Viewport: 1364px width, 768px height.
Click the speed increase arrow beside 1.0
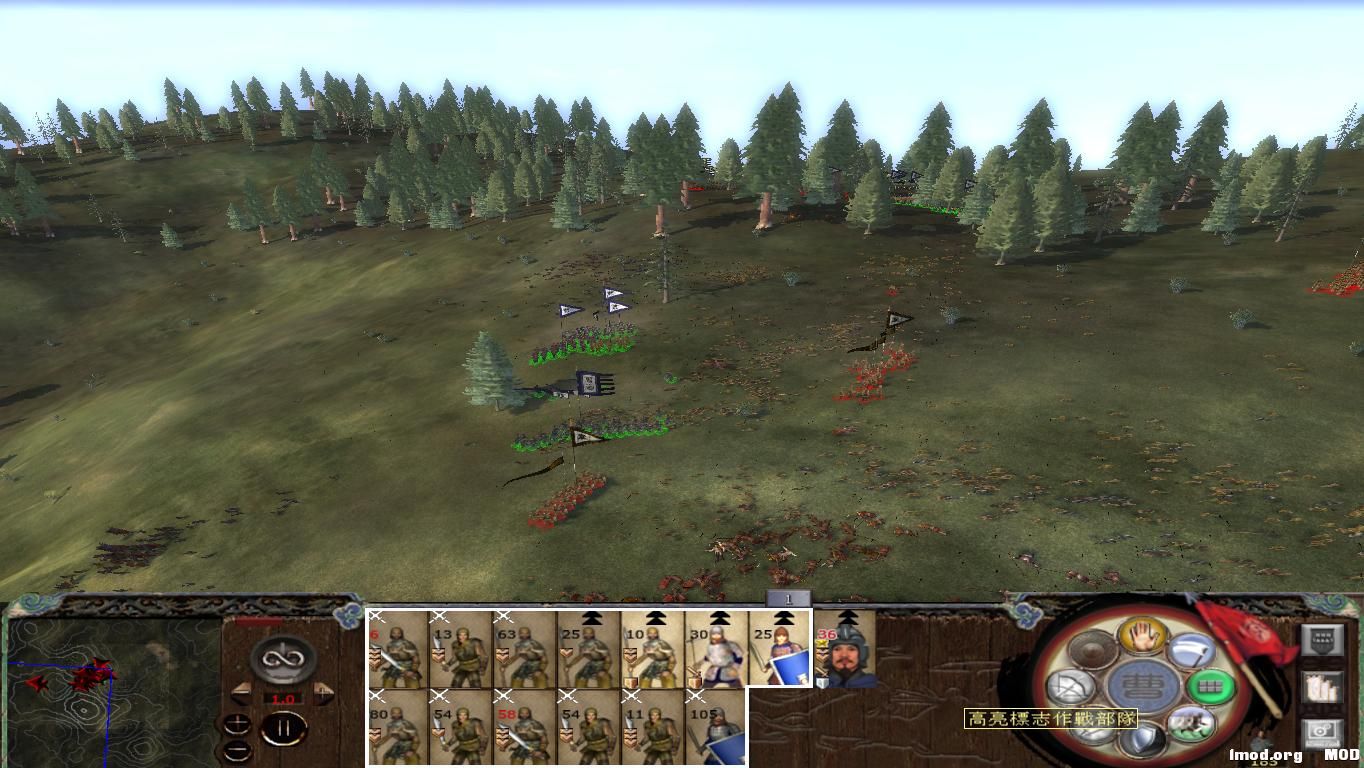(321, 693)
